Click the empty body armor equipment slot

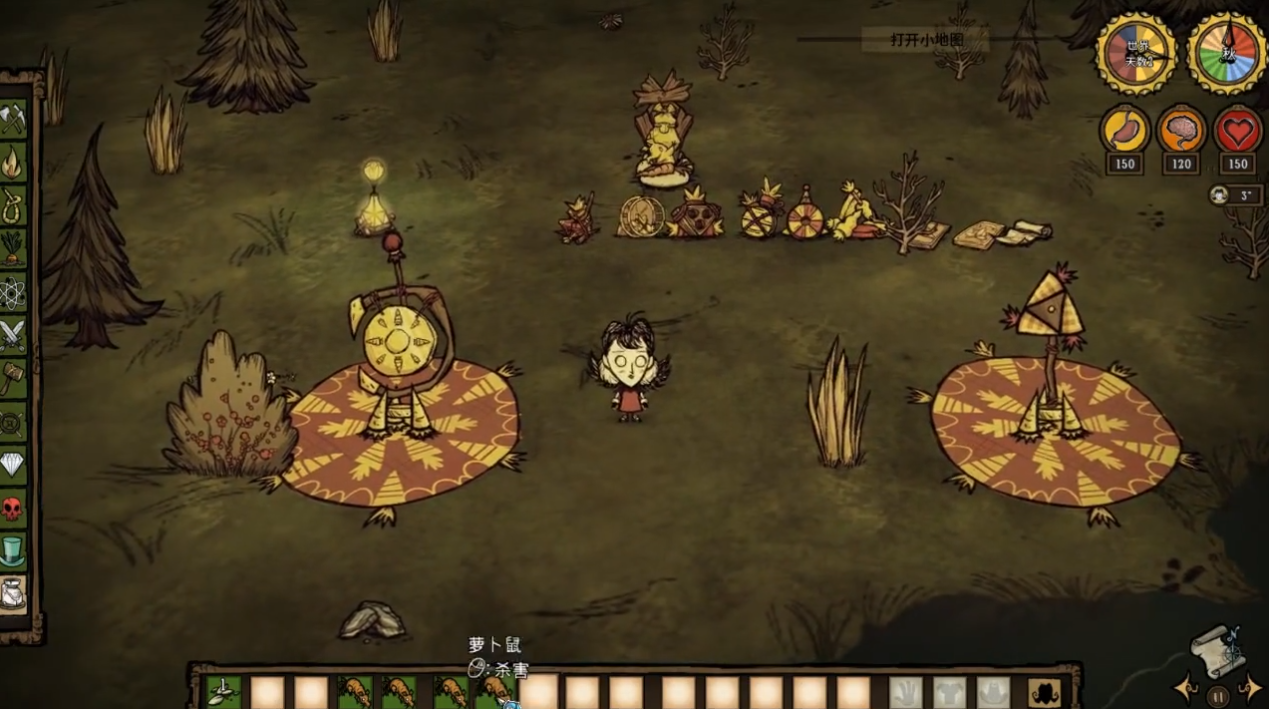949,692
